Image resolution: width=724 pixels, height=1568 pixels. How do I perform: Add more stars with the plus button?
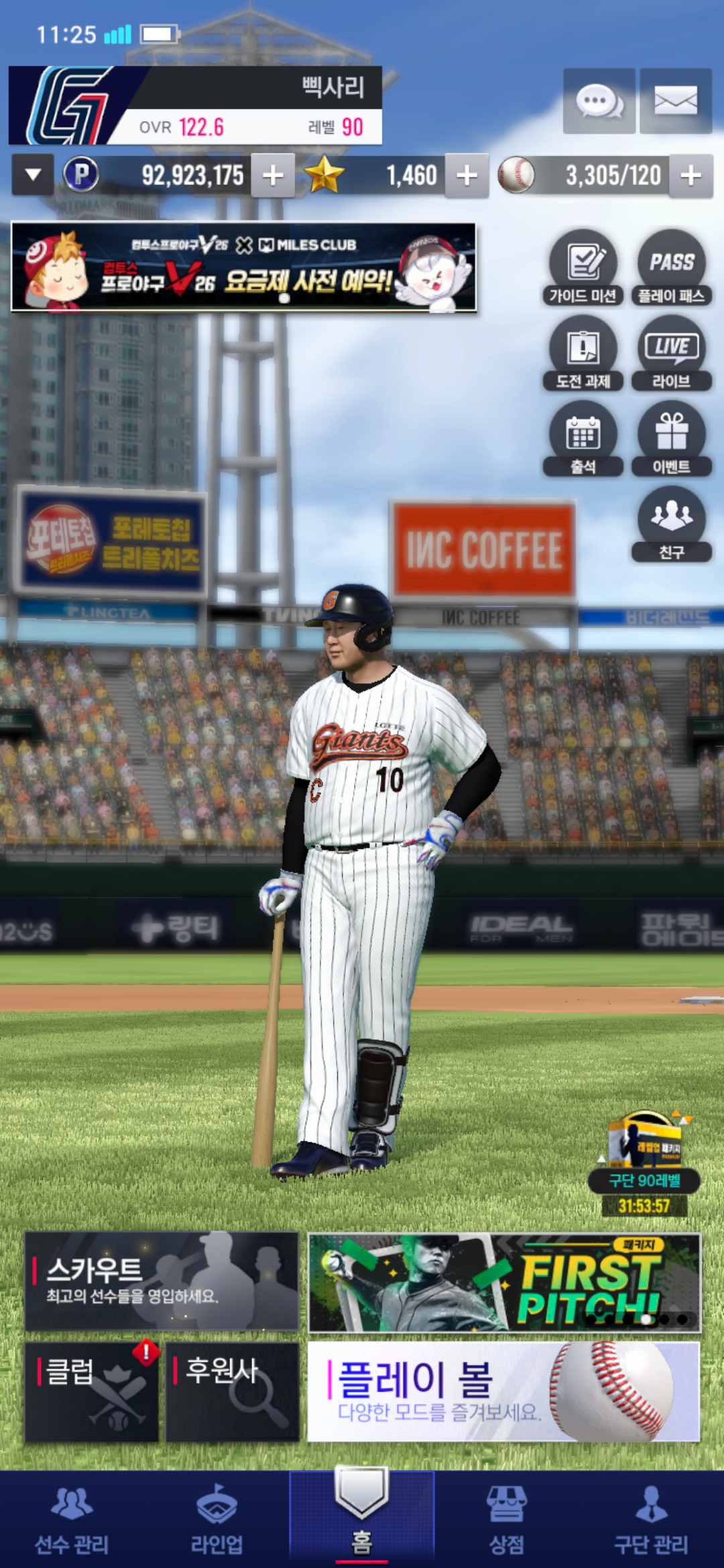click(467, 176)
